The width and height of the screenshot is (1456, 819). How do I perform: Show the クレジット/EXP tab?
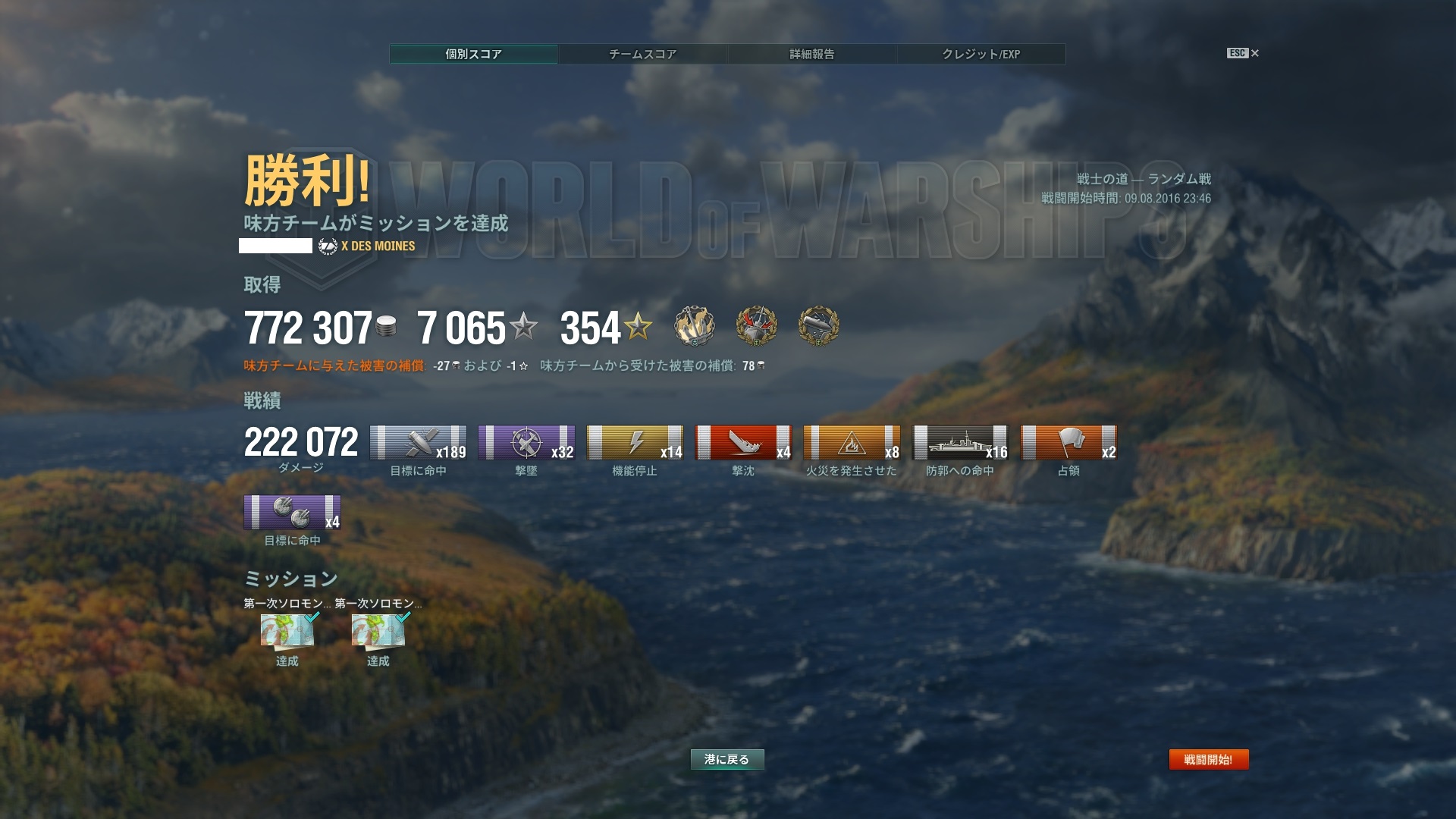981,54
